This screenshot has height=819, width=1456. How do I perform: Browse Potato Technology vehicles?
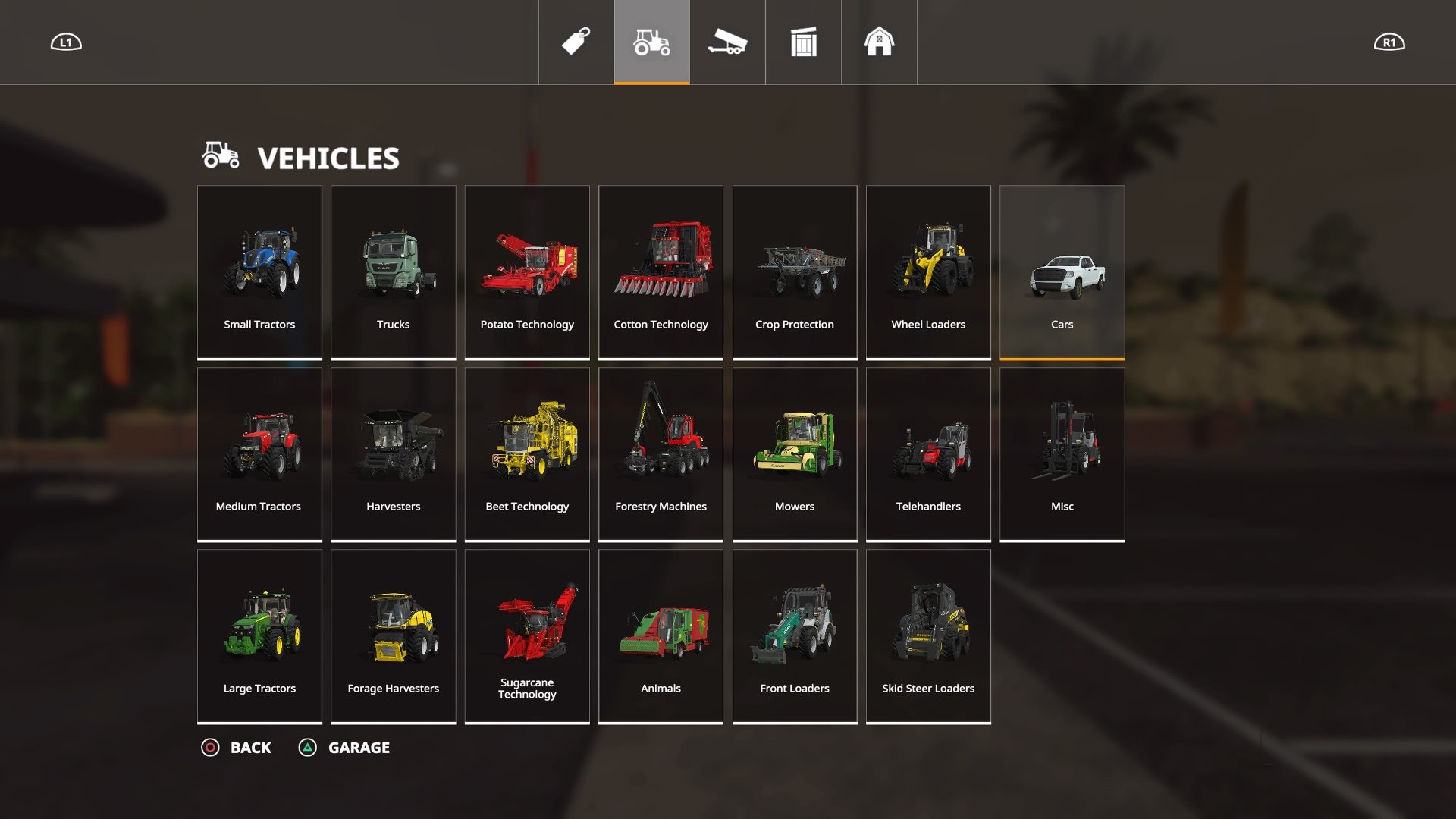point(527,271)
